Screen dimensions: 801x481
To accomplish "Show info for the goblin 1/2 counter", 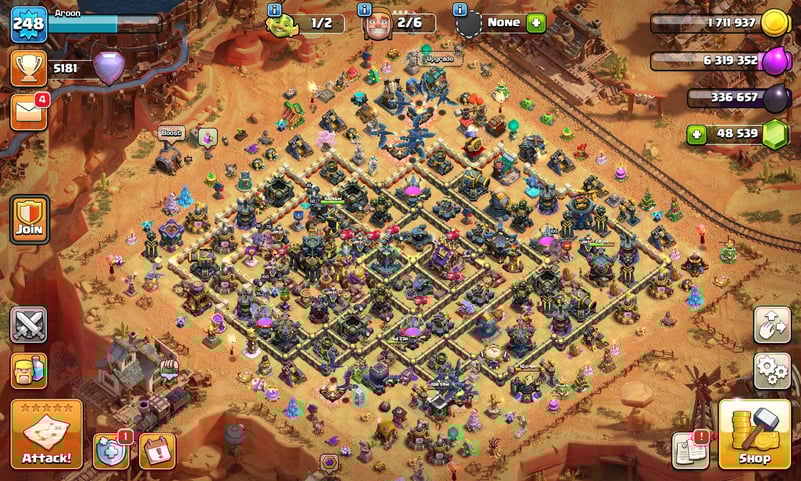I will pyautogui.click(x=274, y=9).
